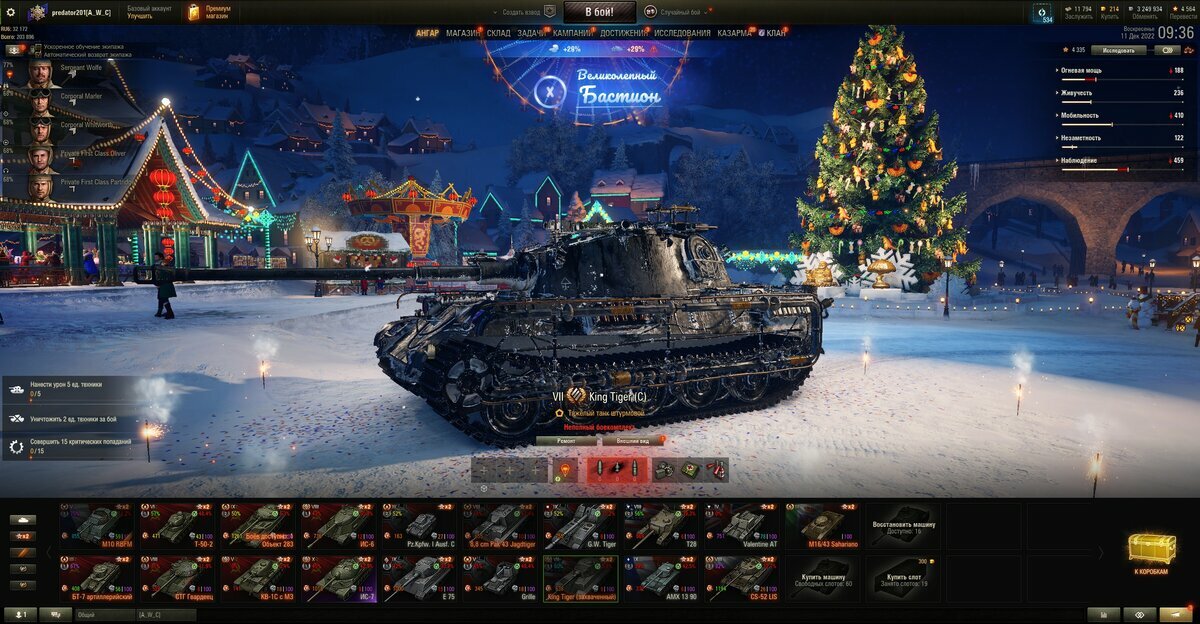This screenshot has height=624, width=1200.
Task: Switch to the Склад (Depot) tab
Action: click(x=499, y=33)
